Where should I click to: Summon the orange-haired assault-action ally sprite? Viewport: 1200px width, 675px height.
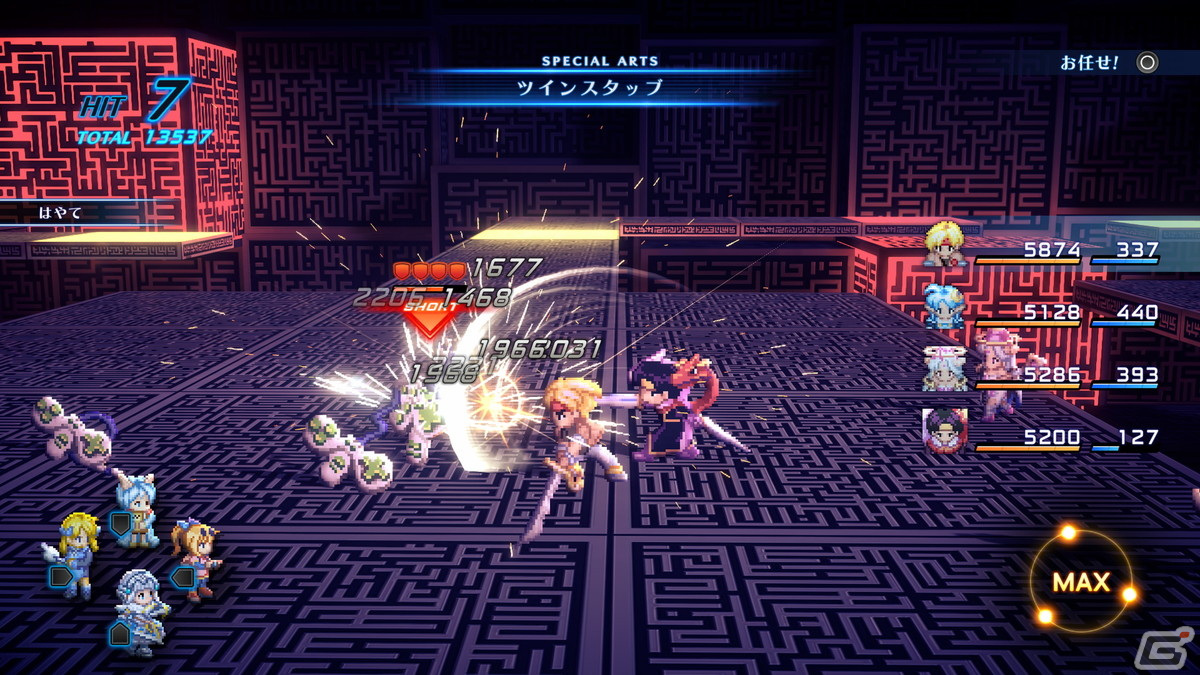click(x=195, y=555)
